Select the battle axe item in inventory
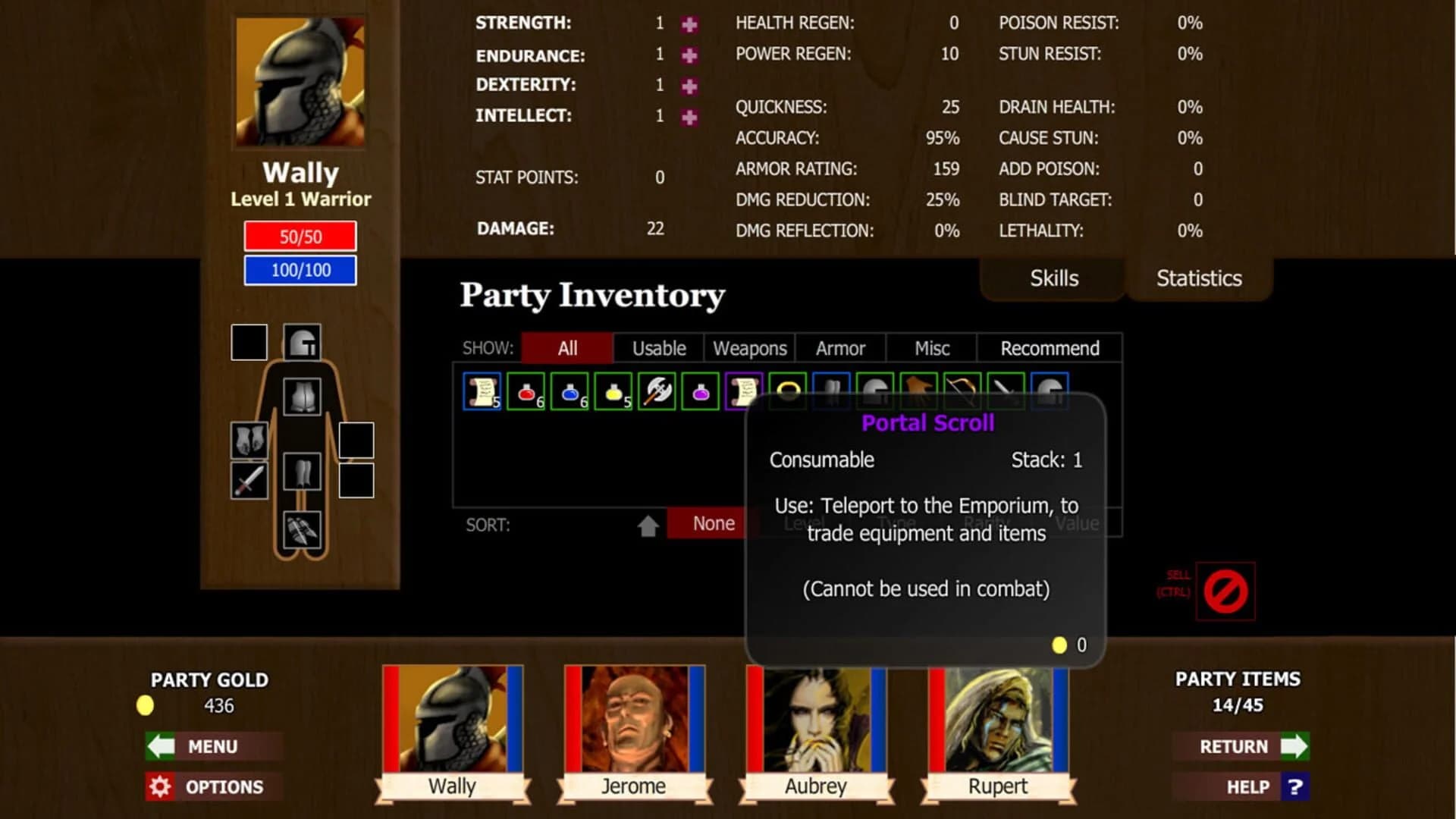Screen dimensions: 1456x819 coord(657,391)
